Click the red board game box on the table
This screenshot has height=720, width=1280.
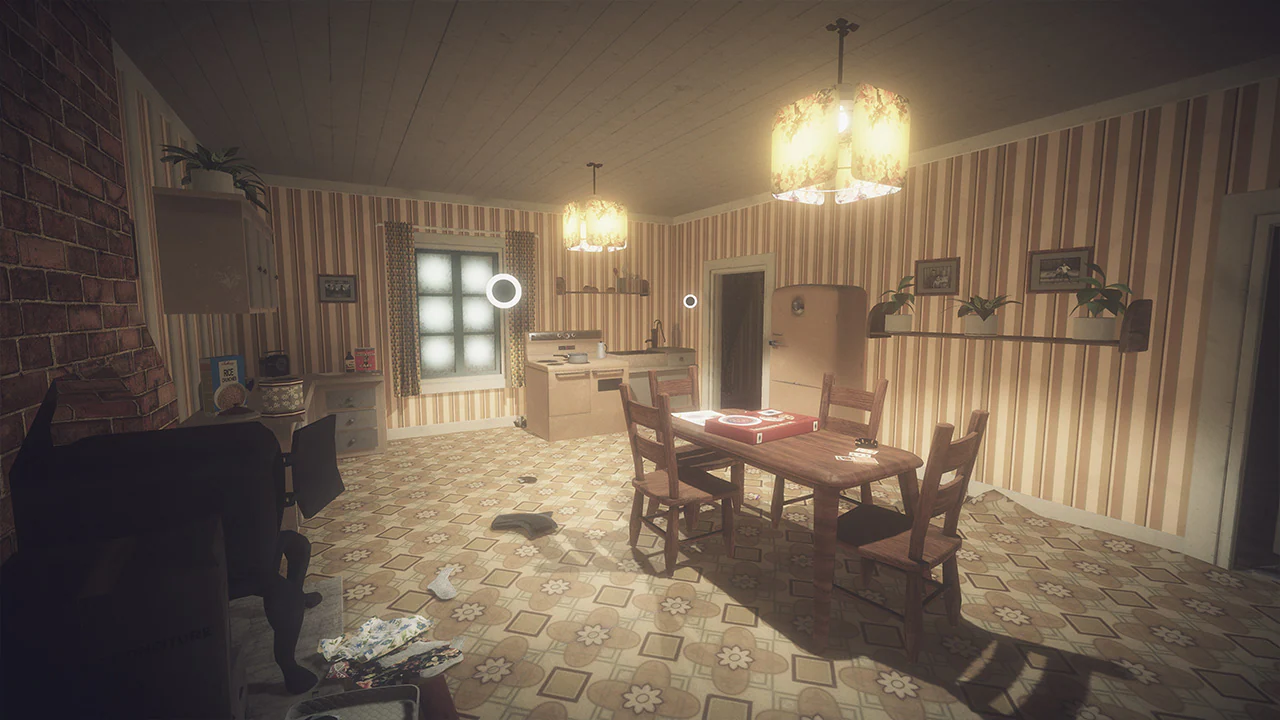(758, 427)
